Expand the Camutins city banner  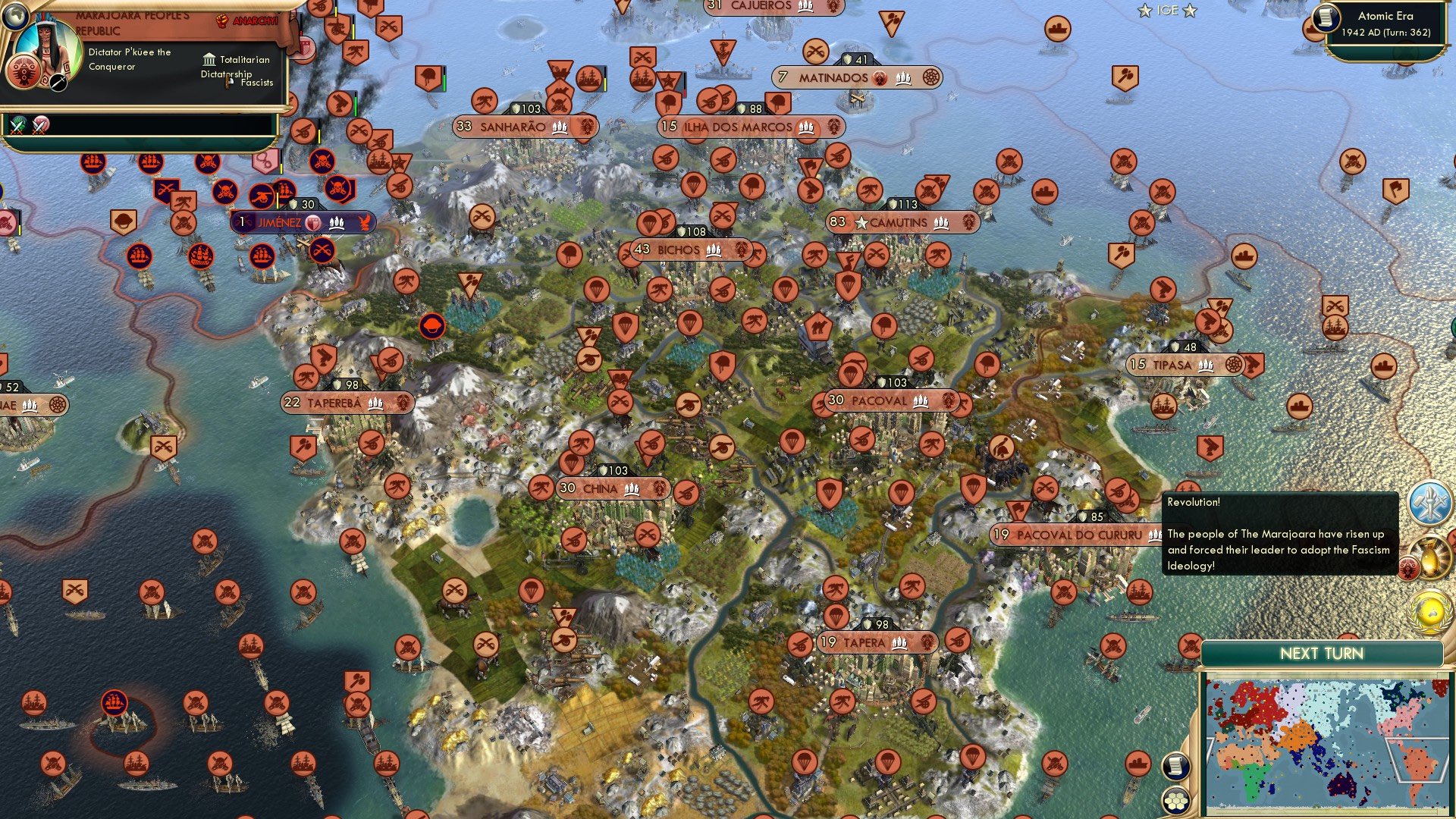tap(902, 222)
